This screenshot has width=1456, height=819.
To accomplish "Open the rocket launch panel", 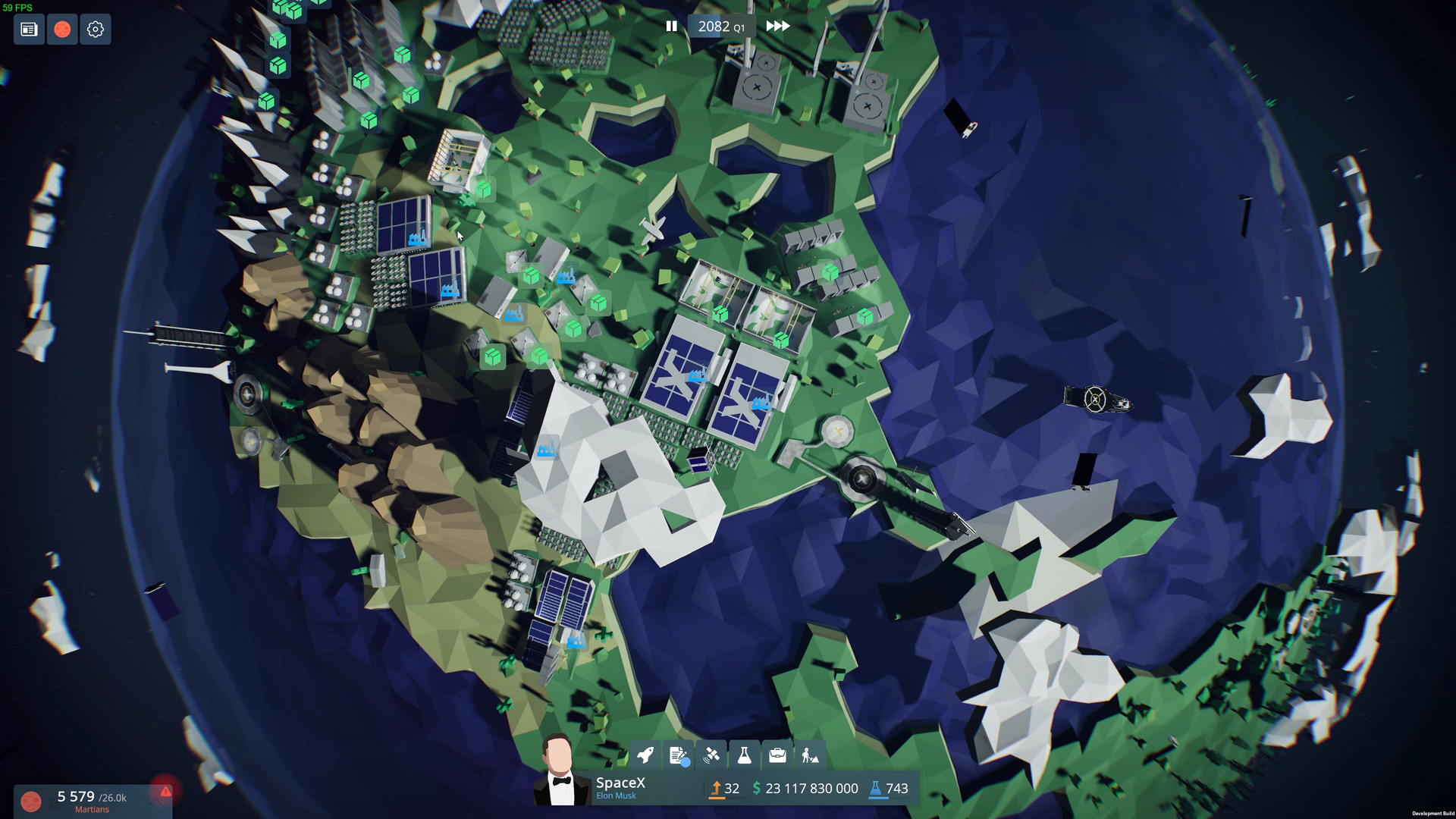I will [645, 755].
